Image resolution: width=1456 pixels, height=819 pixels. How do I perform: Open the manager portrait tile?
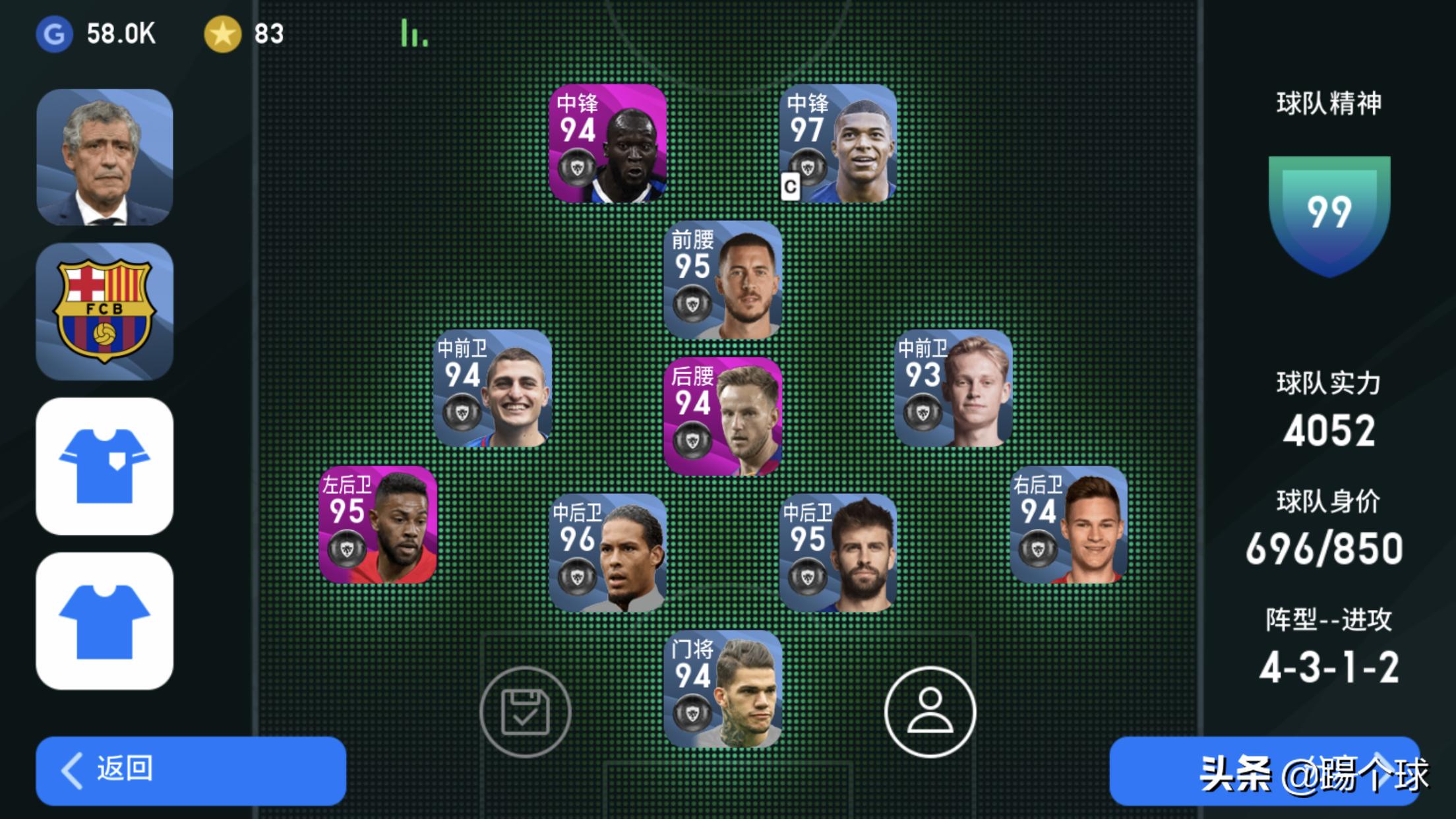click(x=105, y=158)
